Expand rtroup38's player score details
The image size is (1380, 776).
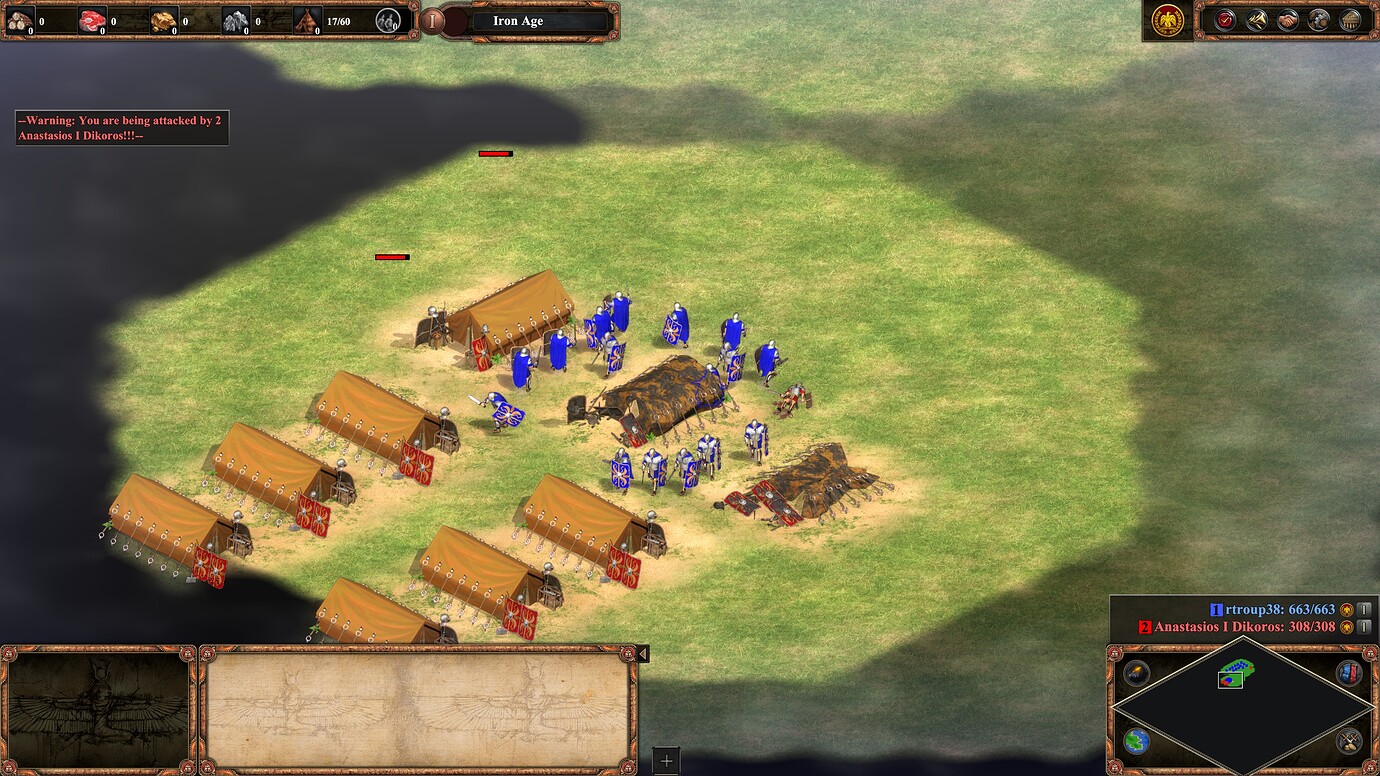coord(1362,608)
